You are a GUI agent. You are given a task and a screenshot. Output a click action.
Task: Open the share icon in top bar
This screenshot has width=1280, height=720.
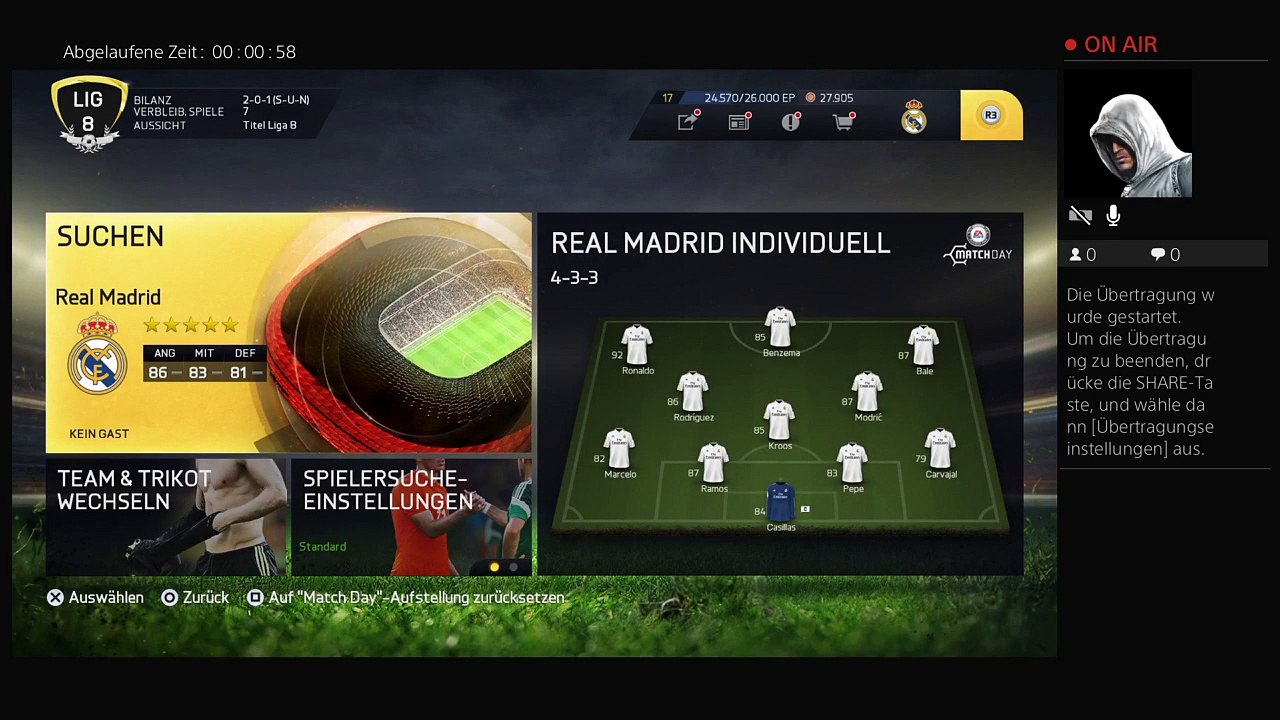pyautogui.click(x=687, y=121)
